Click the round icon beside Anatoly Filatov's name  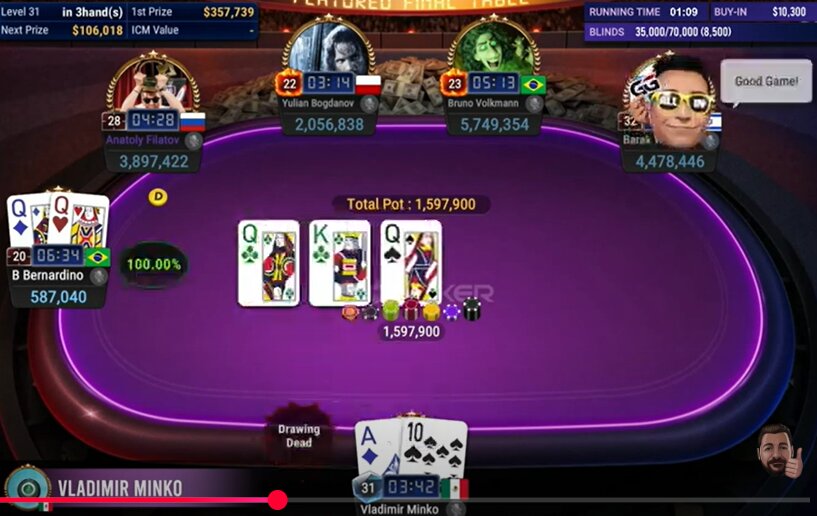pos(194,141)
